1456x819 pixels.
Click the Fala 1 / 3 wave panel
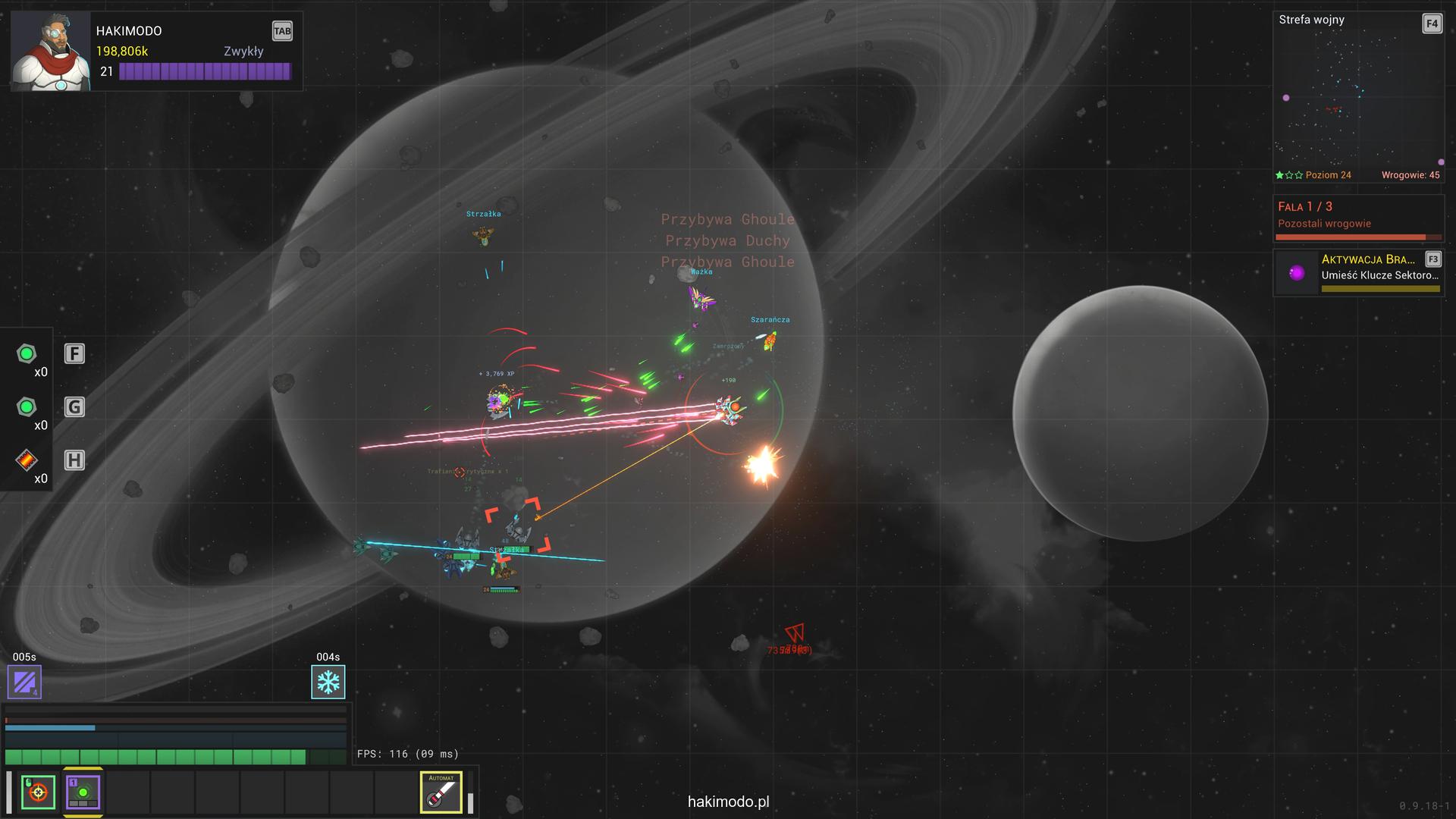click(x=1357, y=218)
